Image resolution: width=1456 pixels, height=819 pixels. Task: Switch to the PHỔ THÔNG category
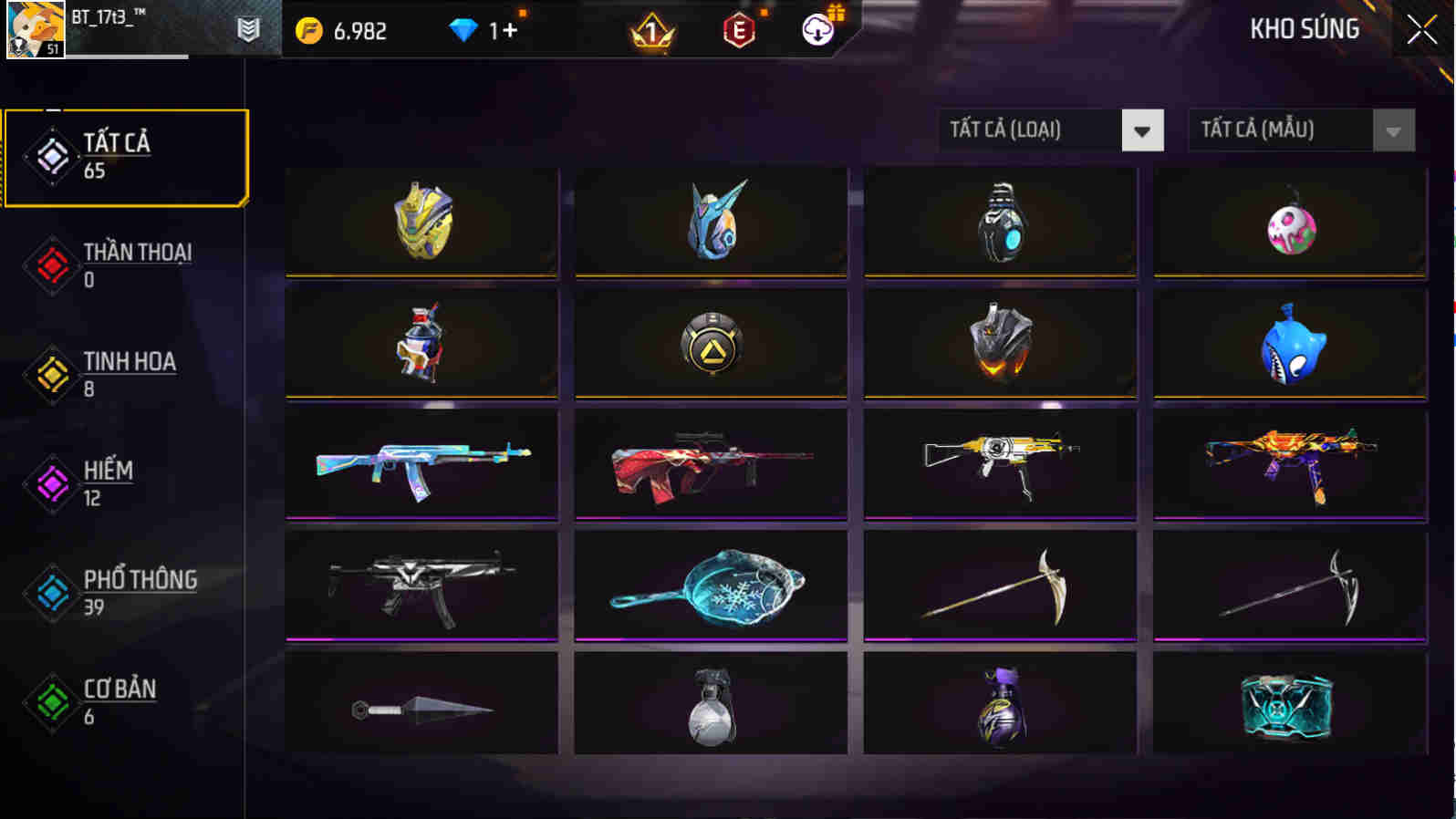point(52,593)
